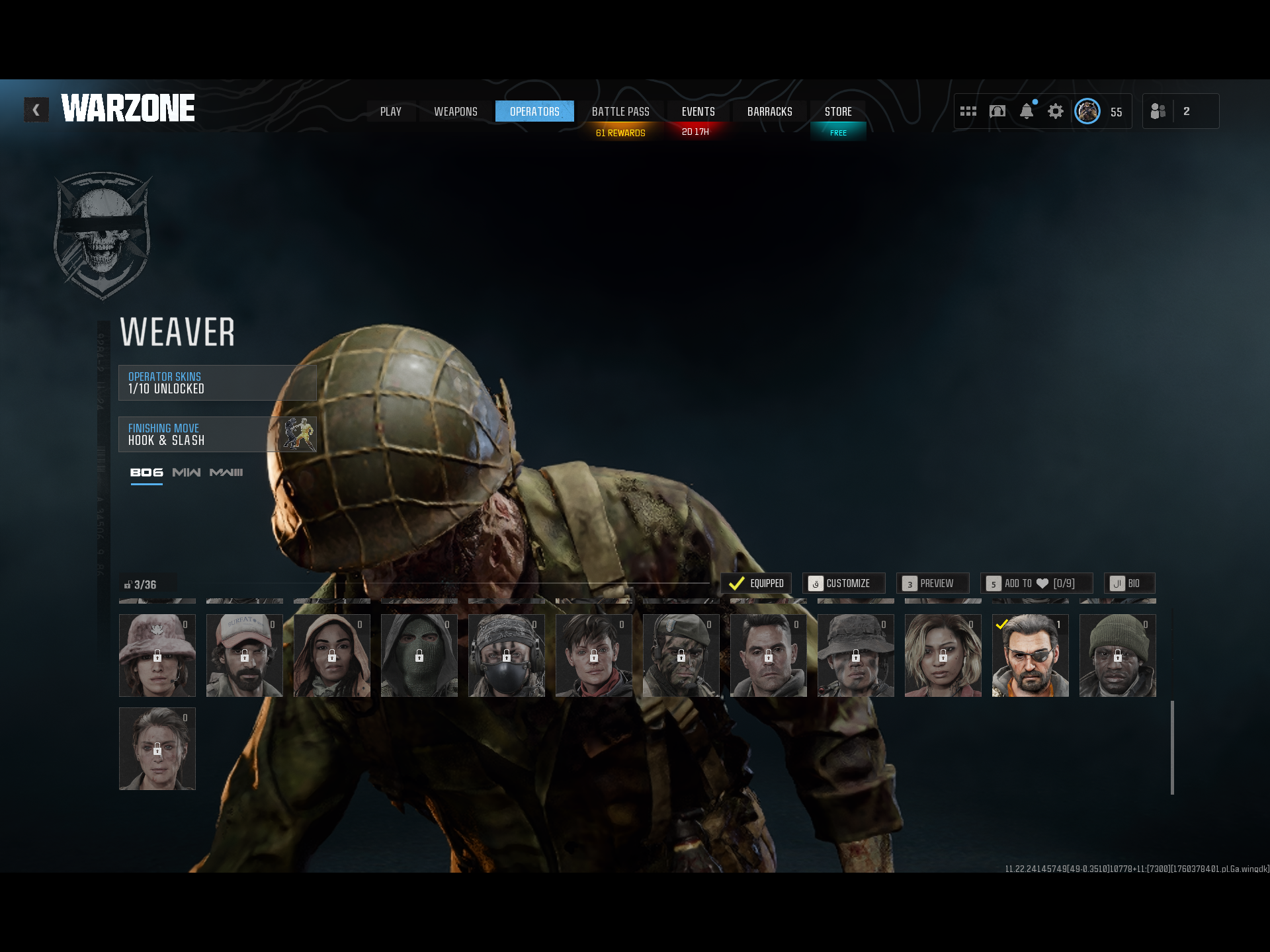Open Operator Skins panel

[x=217, y=383]
